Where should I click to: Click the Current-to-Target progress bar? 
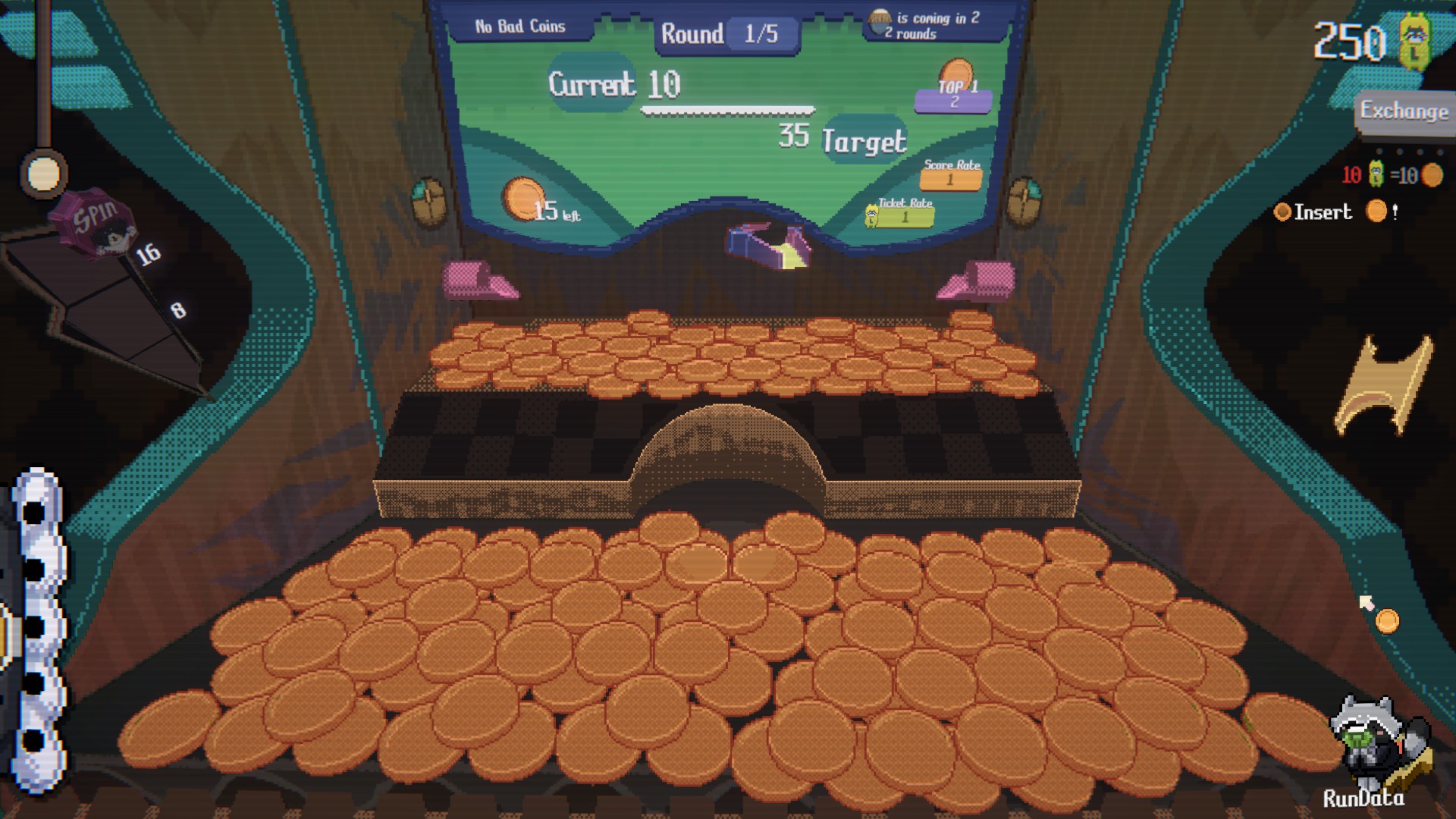(726, 111)
